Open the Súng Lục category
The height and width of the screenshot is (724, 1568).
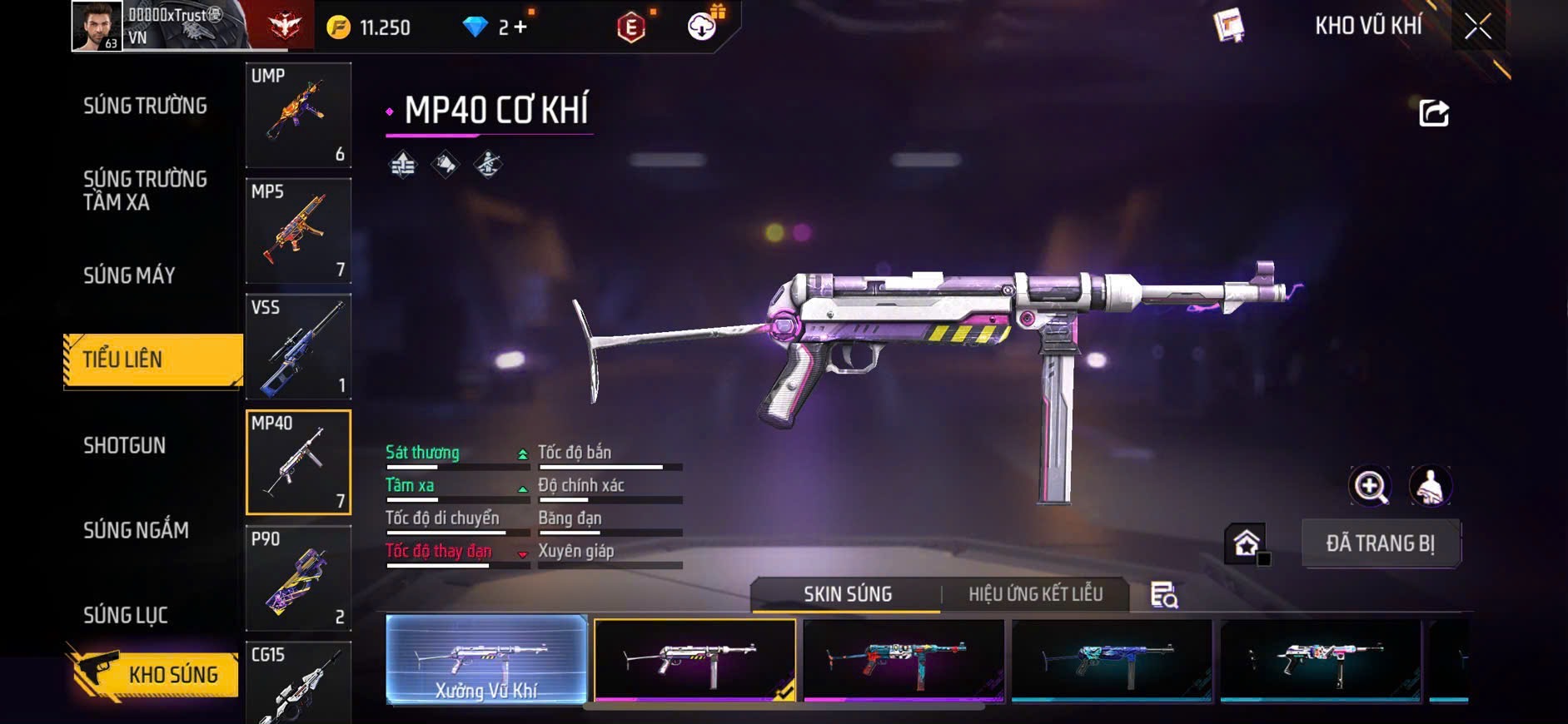[x=126, y=615]
